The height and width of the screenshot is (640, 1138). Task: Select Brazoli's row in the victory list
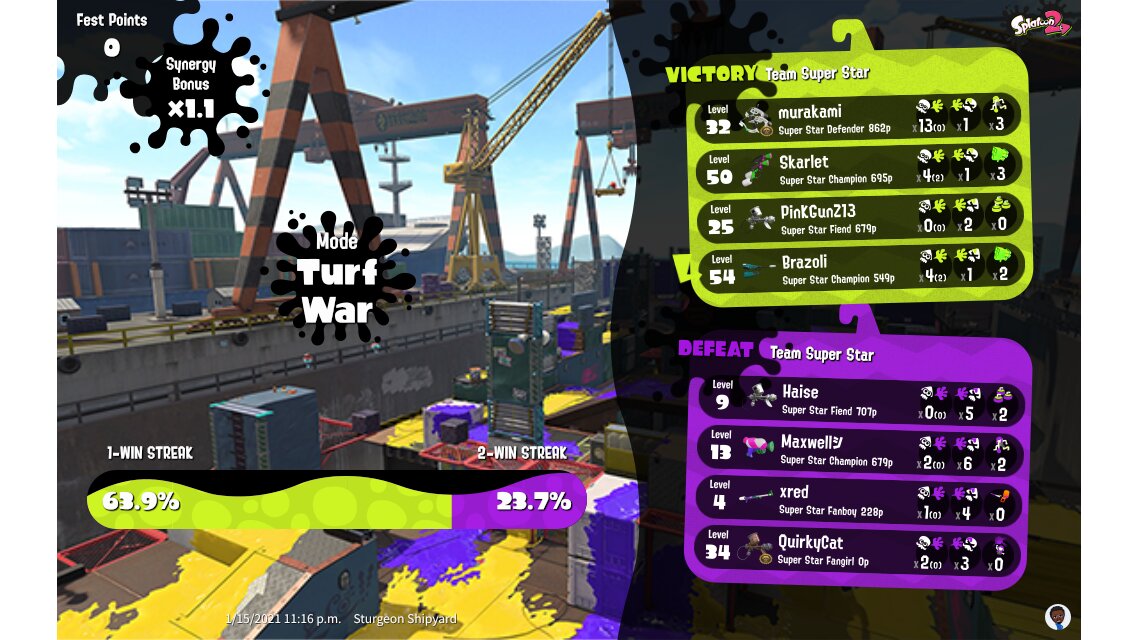(x=860, y=270)
